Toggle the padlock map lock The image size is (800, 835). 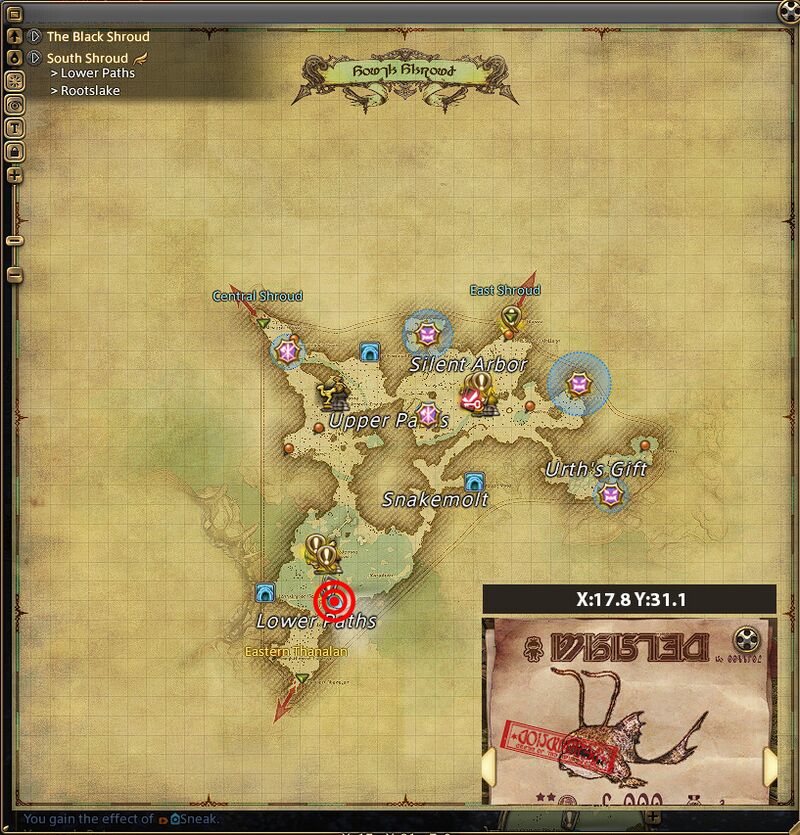(x=15, y=151)
